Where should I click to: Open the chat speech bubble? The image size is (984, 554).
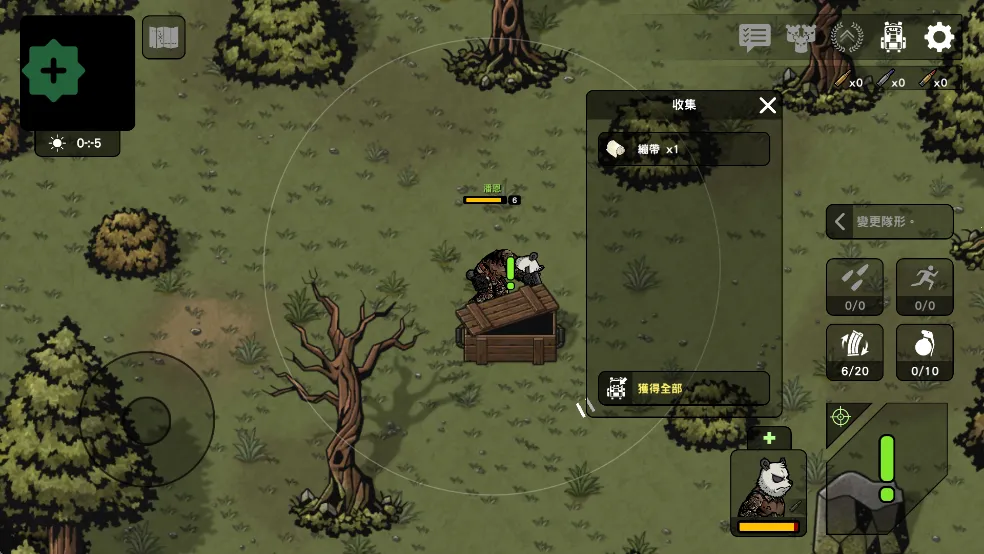click(754, 38)
